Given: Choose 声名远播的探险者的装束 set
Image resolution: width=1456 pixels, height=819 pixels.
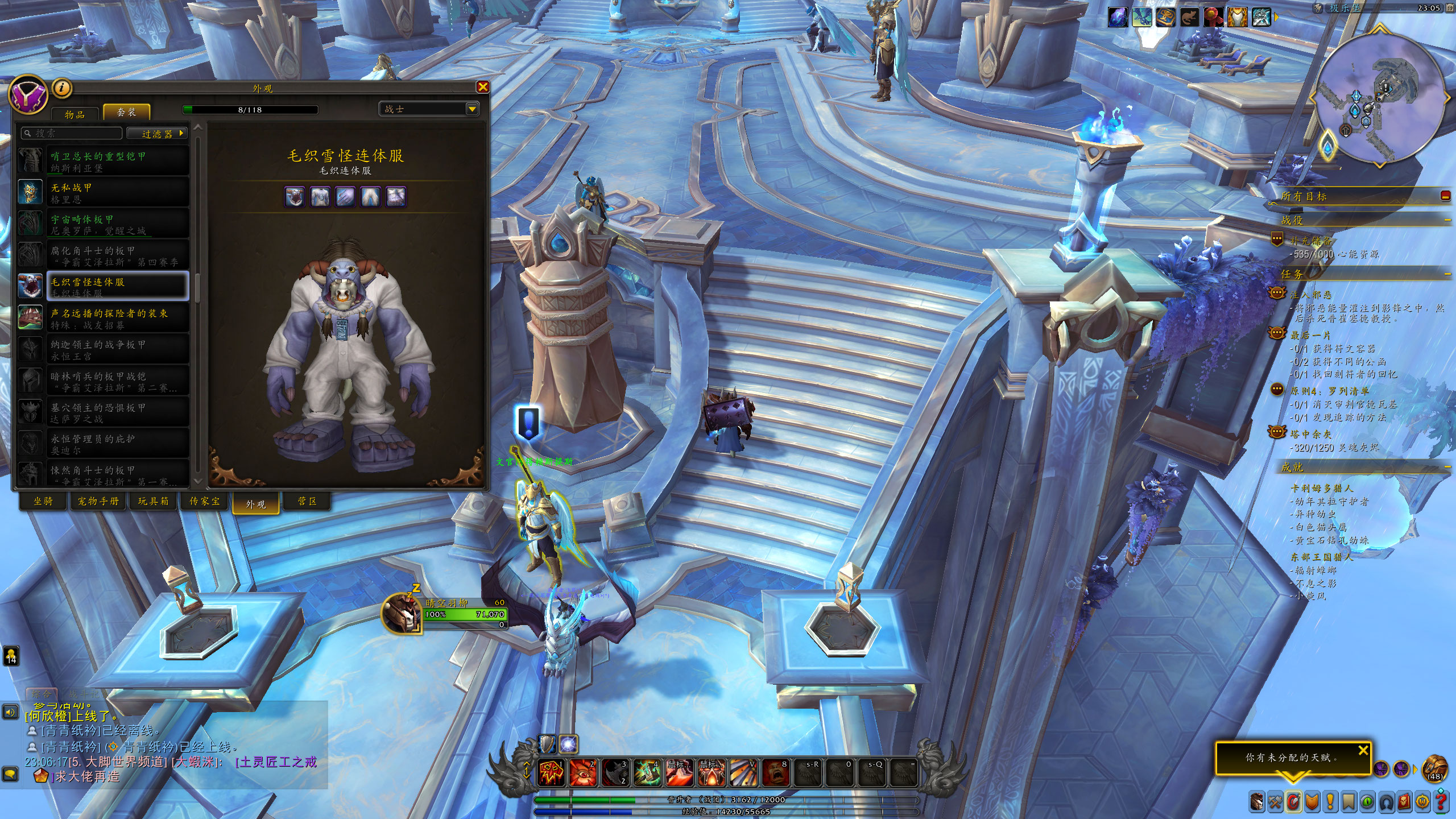Looking at the screenshot, I should point(104,318).
